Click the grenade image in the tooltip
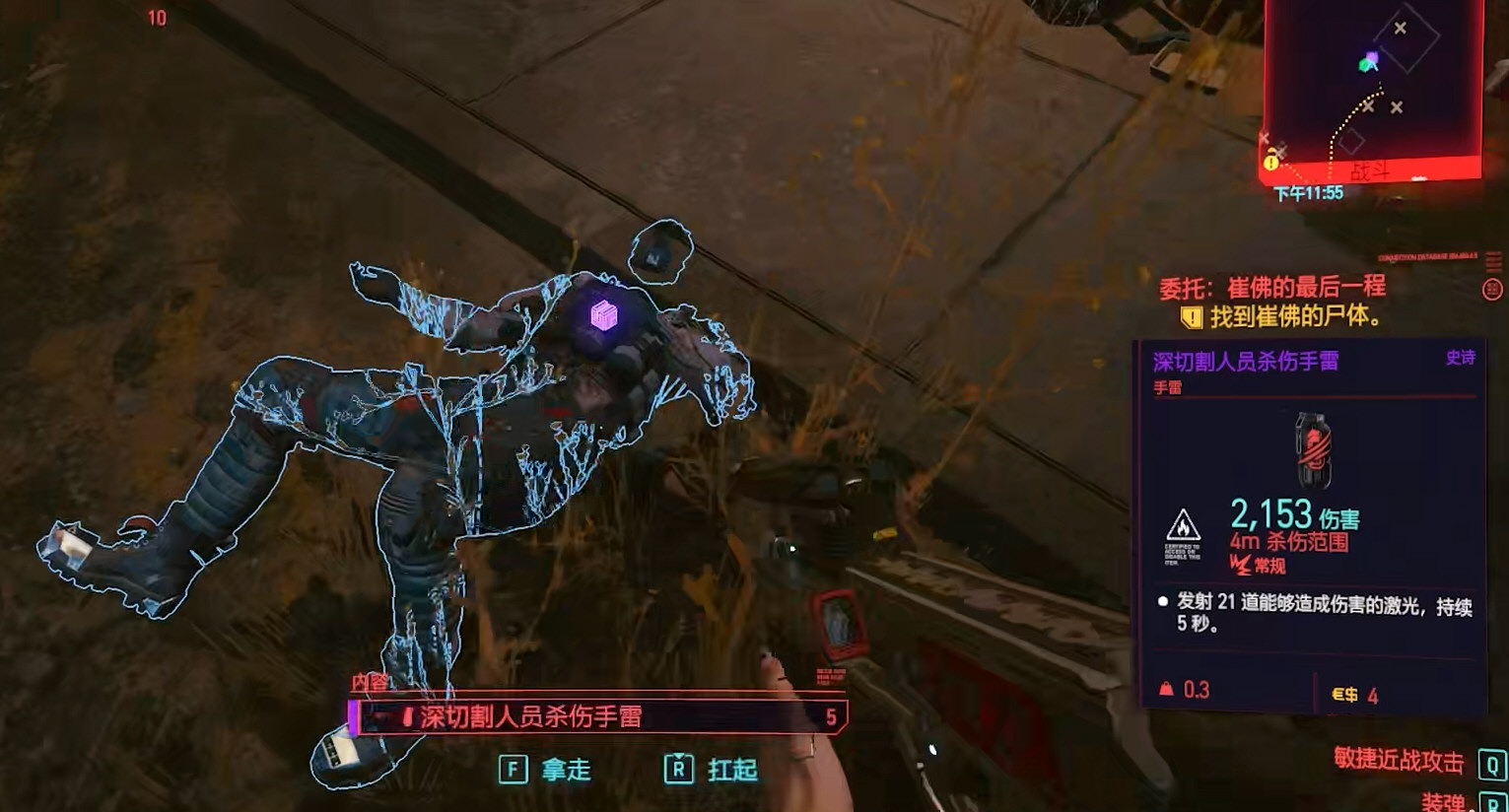Viewport: 1509px width, 812px height. tap(1312, 449)
